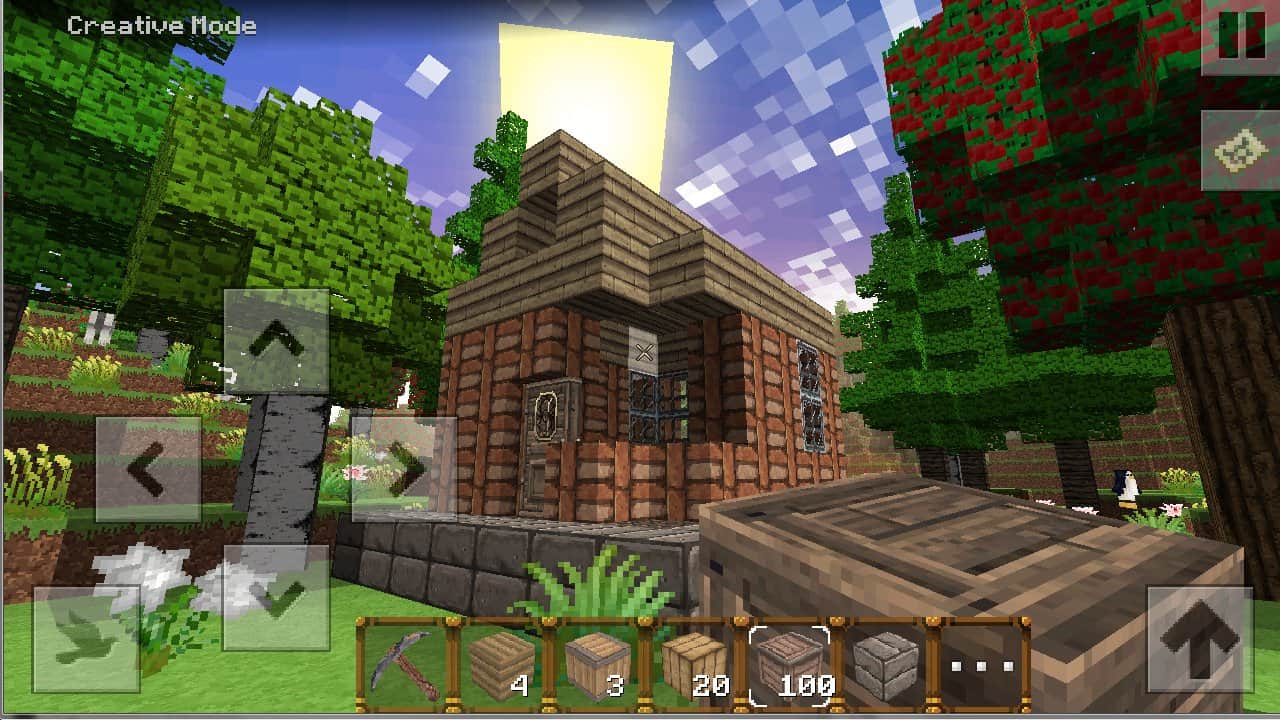Image resolution: width=1280 pixels, height=720 pixels.
Task: Select the highlighted block stack of 100
Action: (x=790, y=665)
